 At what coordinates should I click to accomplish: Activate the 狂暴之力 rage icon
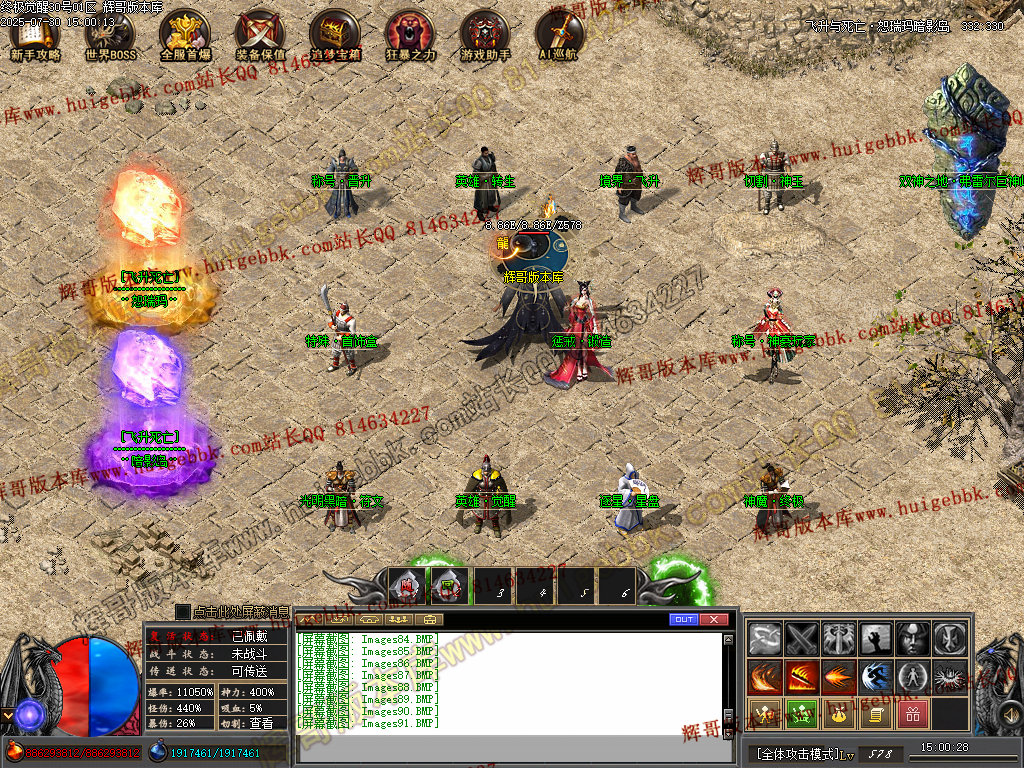410,35
